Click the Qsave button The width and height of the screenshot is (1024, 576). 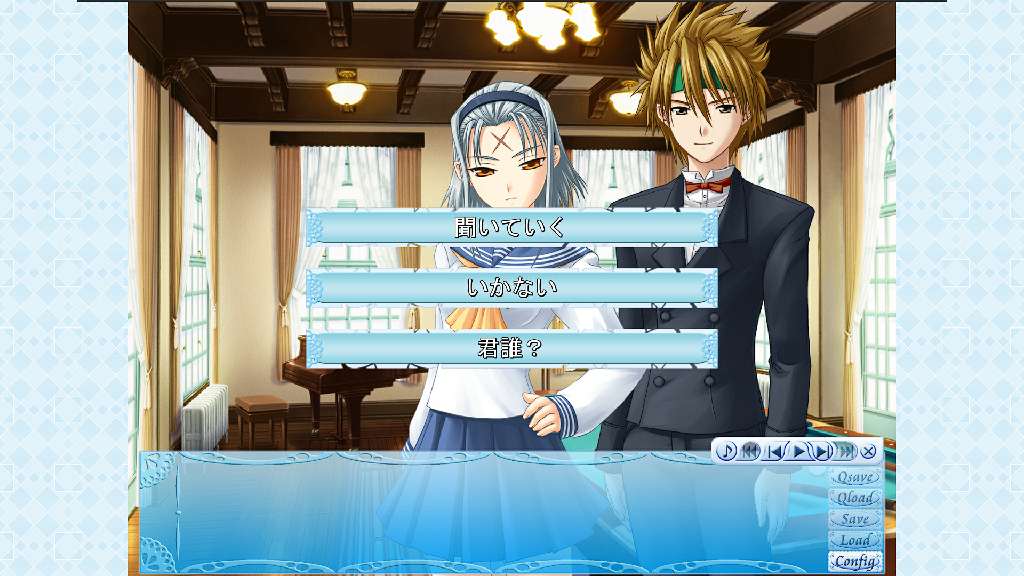[x=855, y=477]
